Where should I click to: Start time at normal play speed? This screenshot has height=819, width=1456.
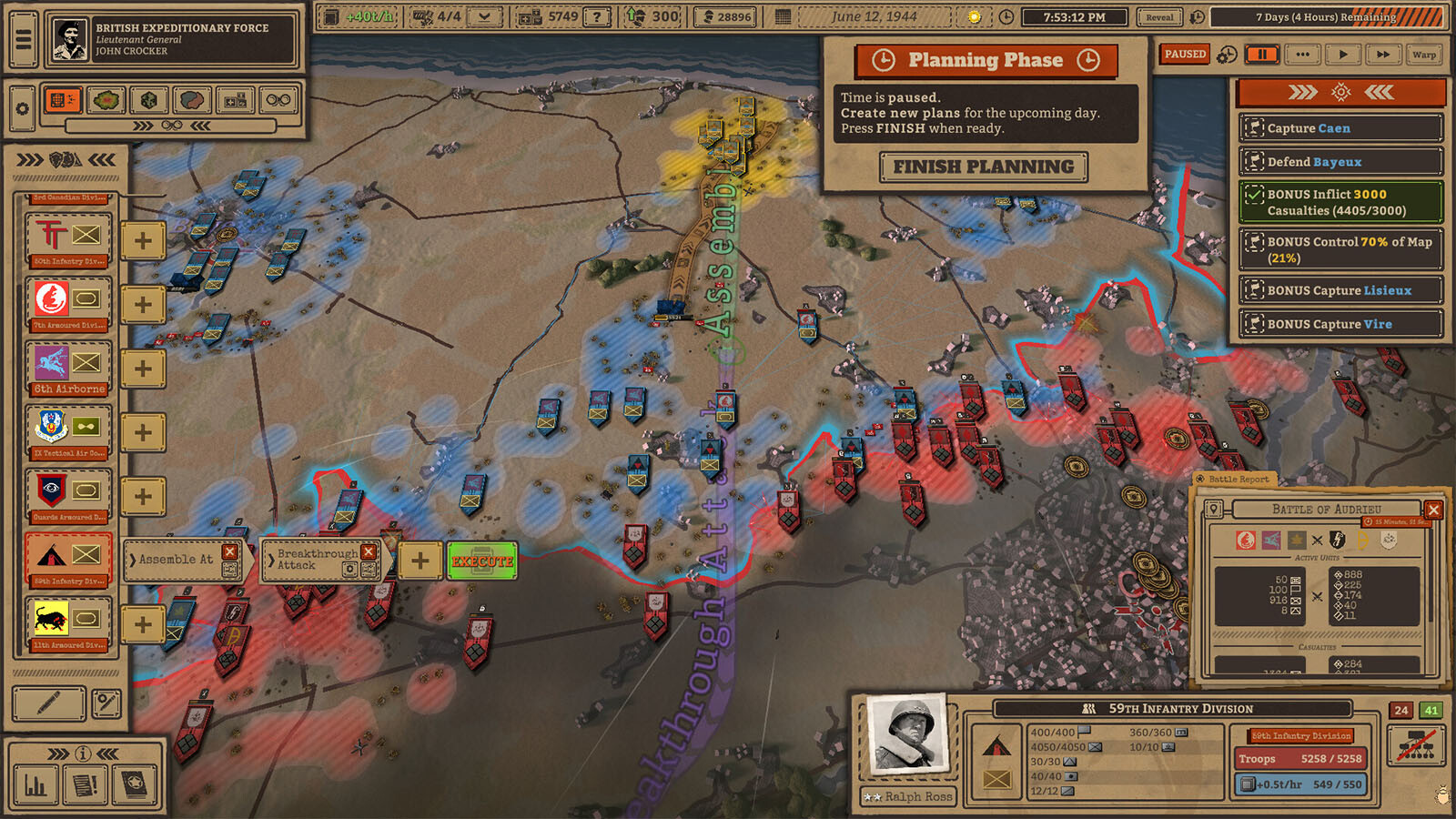point(1343,55)
